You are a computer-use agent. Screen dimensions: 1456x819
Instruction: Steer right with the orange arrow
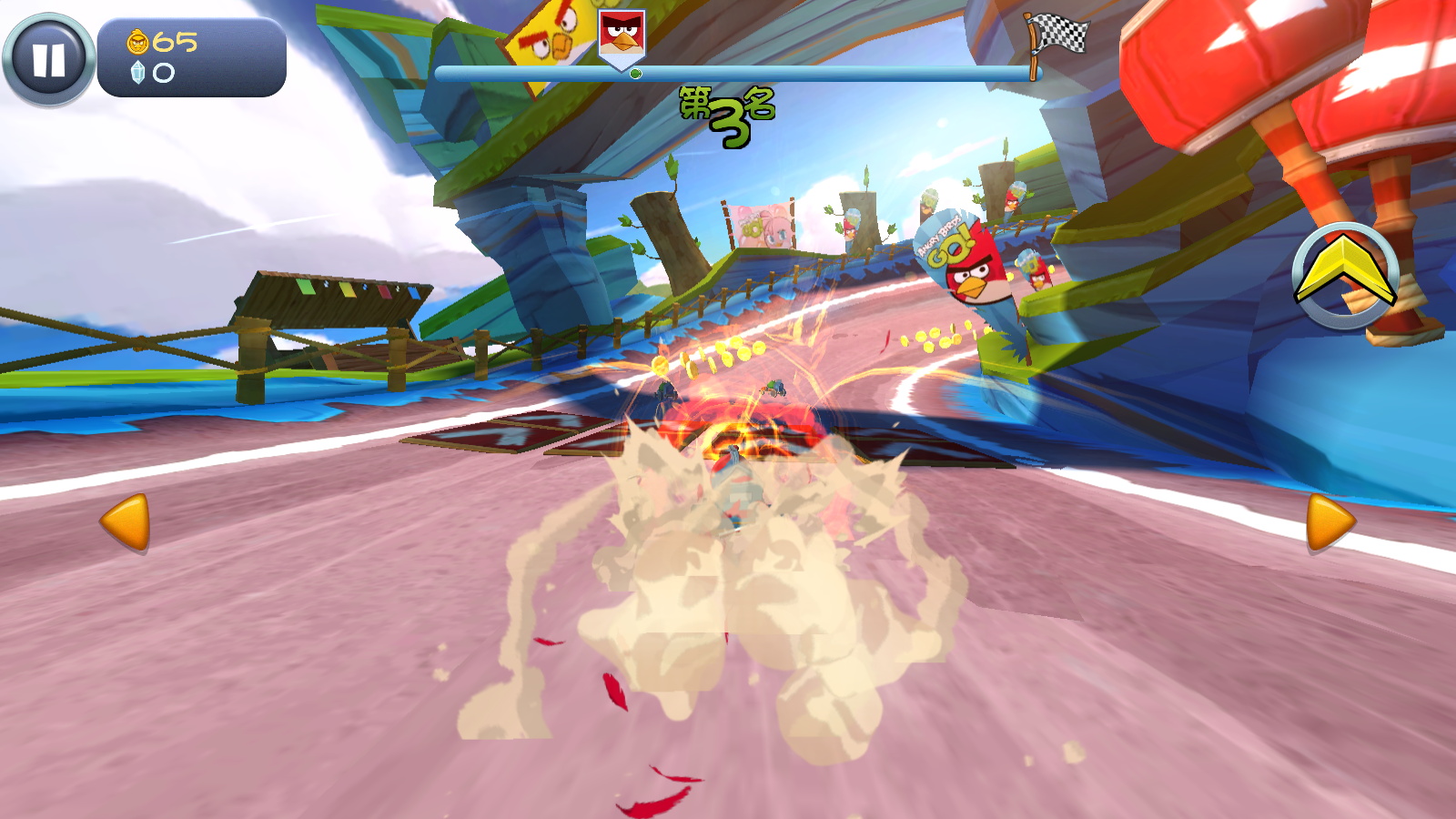(1330, 522)
